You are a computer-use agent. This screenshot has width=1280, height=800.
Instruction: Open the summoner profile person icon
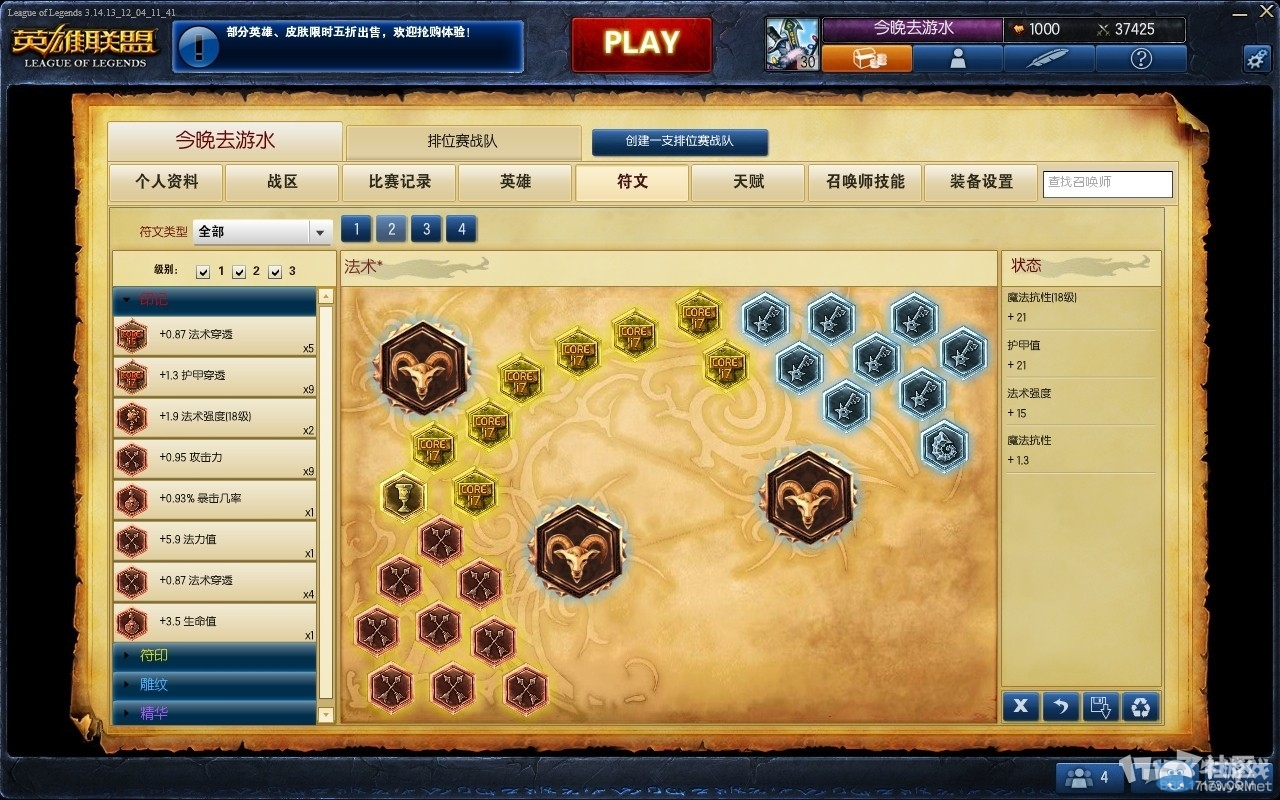(x=959, y=58)
